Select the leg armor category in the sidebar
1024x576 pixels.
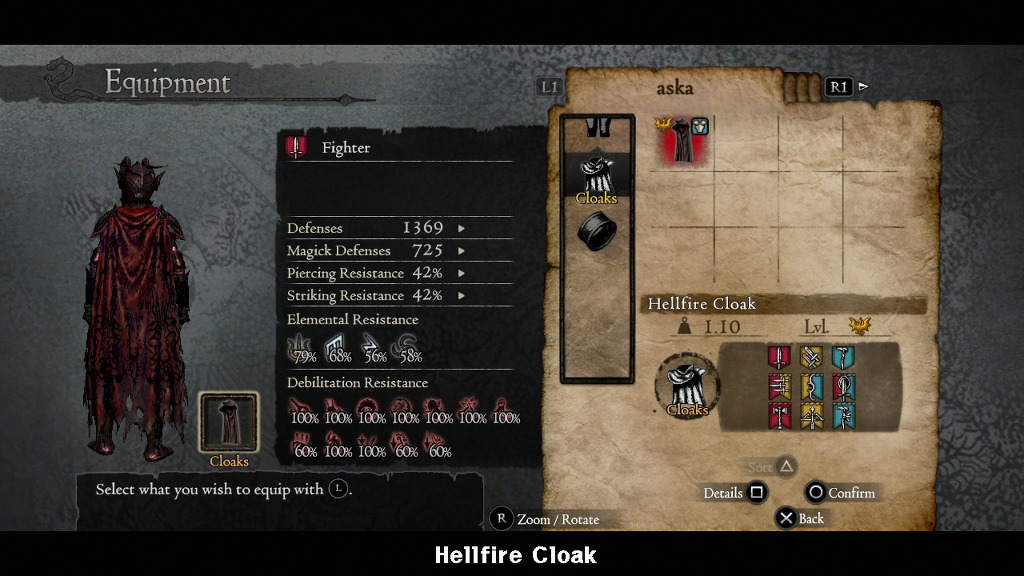597,128
